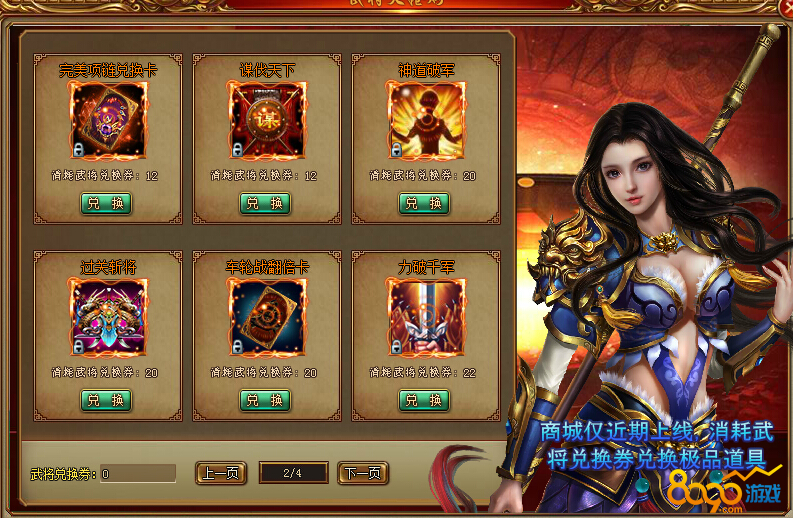Screen dimensions: 793x518
Task: Redeem the 完美项链兑换卡 with its 兑换 button
Action: (106, 203)
